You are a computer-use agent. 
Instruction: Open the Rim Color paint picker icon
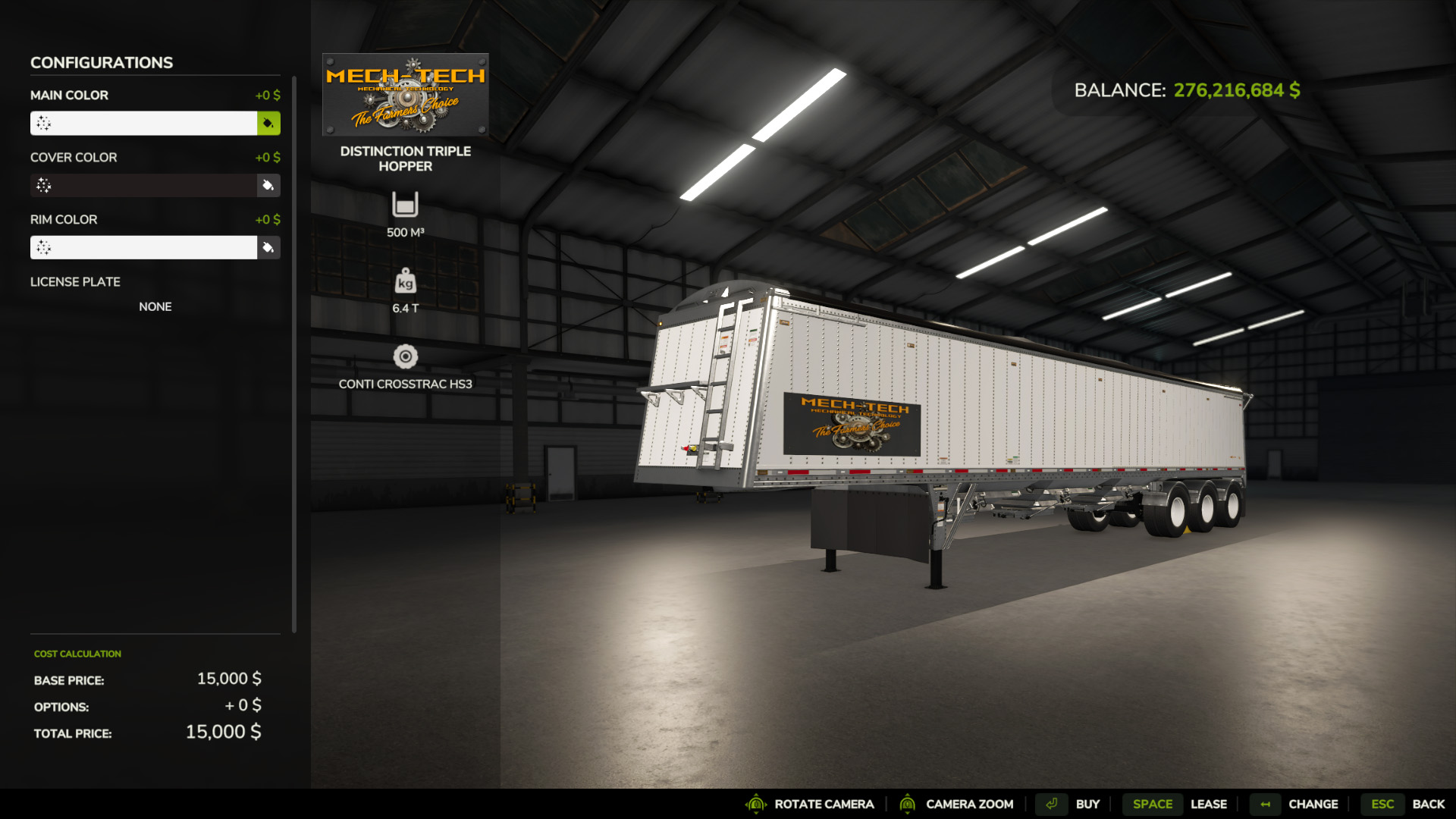pyautogui.click(x=268, y=247)
